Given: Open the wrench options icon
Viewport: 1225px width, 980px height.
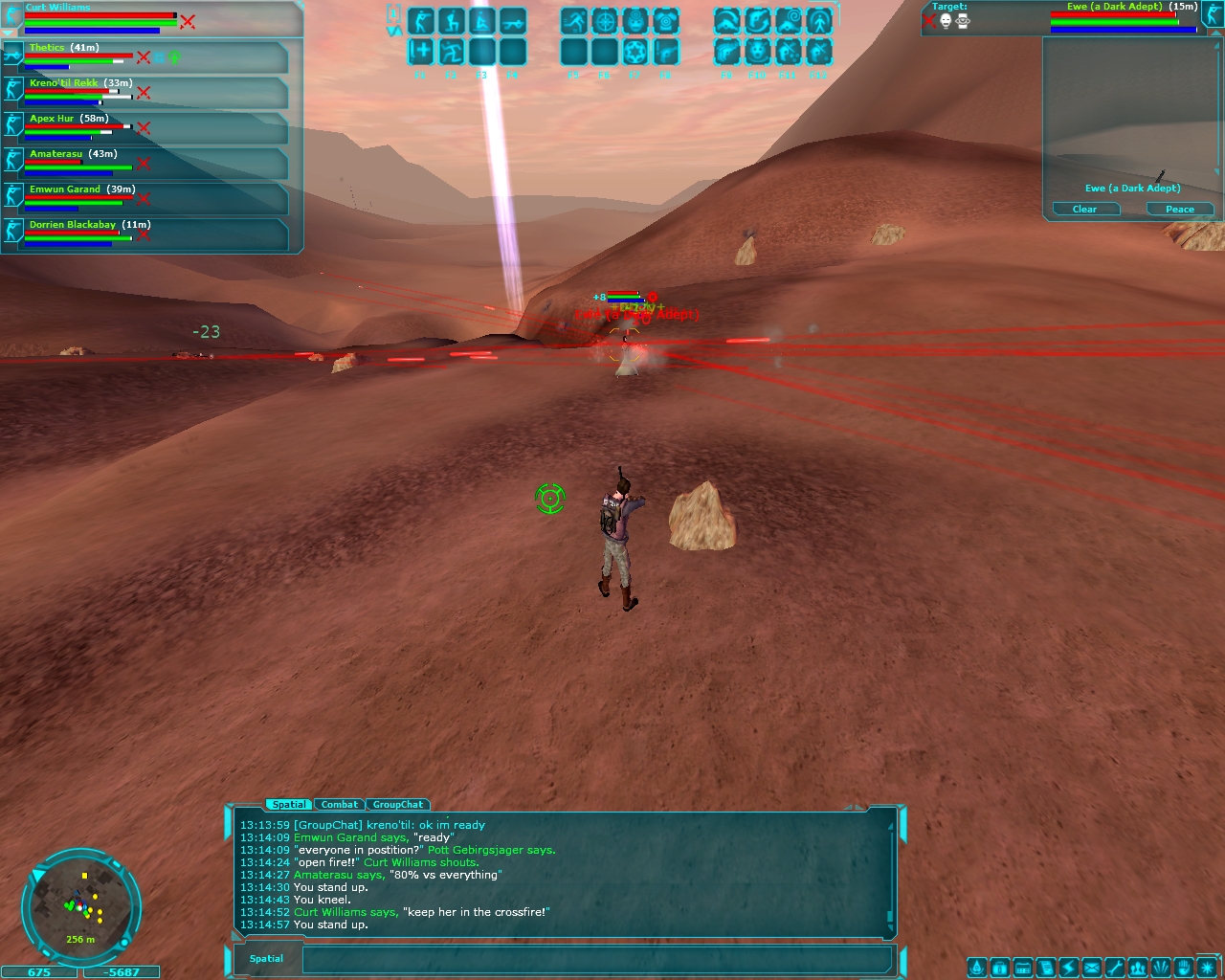Looking at the screenshot, I should point(1115,968).
